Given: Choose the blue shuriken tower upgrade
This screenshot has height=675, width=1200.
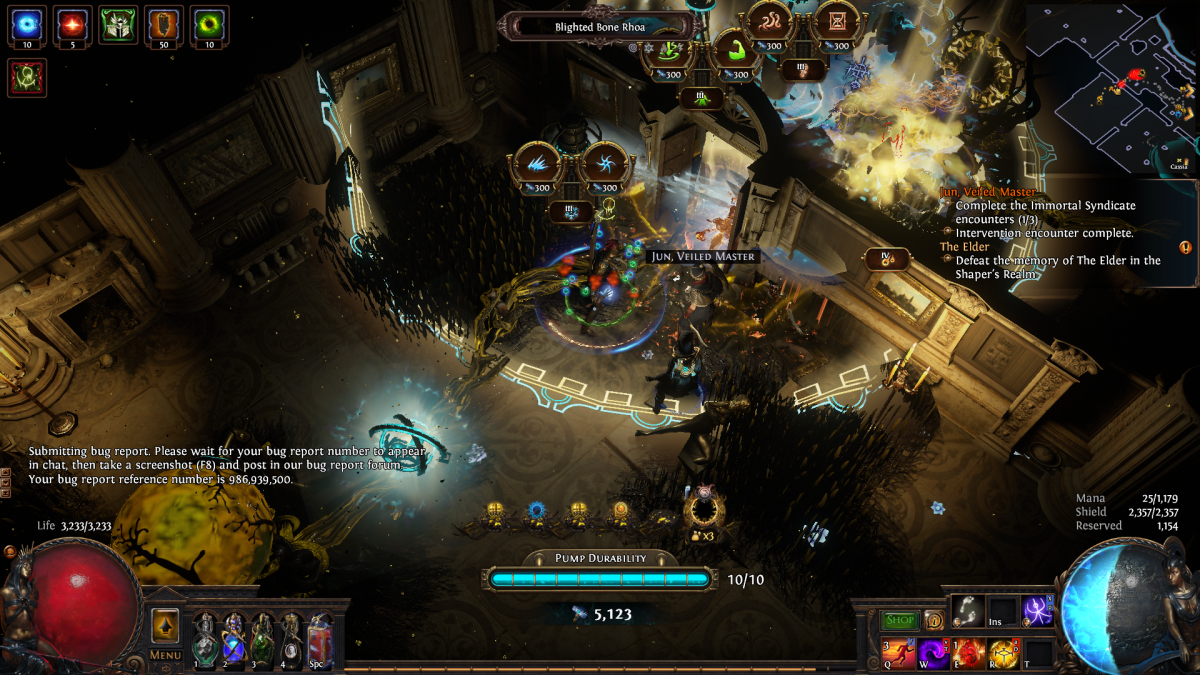Looking at the screenshot, I should pos(604,163).
